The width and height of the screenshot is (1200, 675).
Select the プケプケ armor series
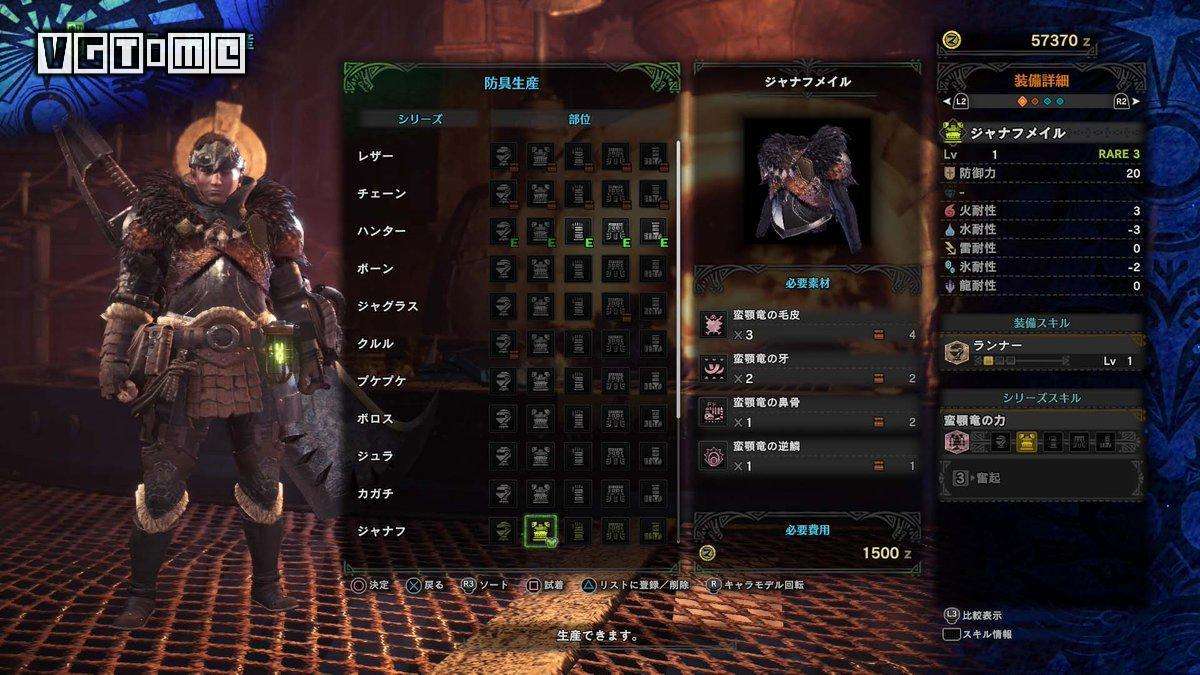tap(381, 381)
